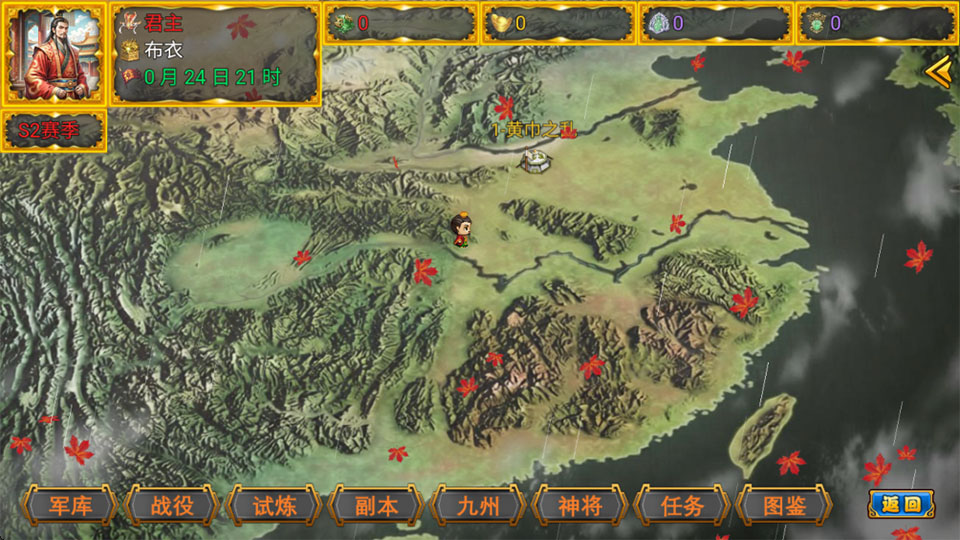
Task: Choose the 九州 button
Action: [x=478, y=505]
